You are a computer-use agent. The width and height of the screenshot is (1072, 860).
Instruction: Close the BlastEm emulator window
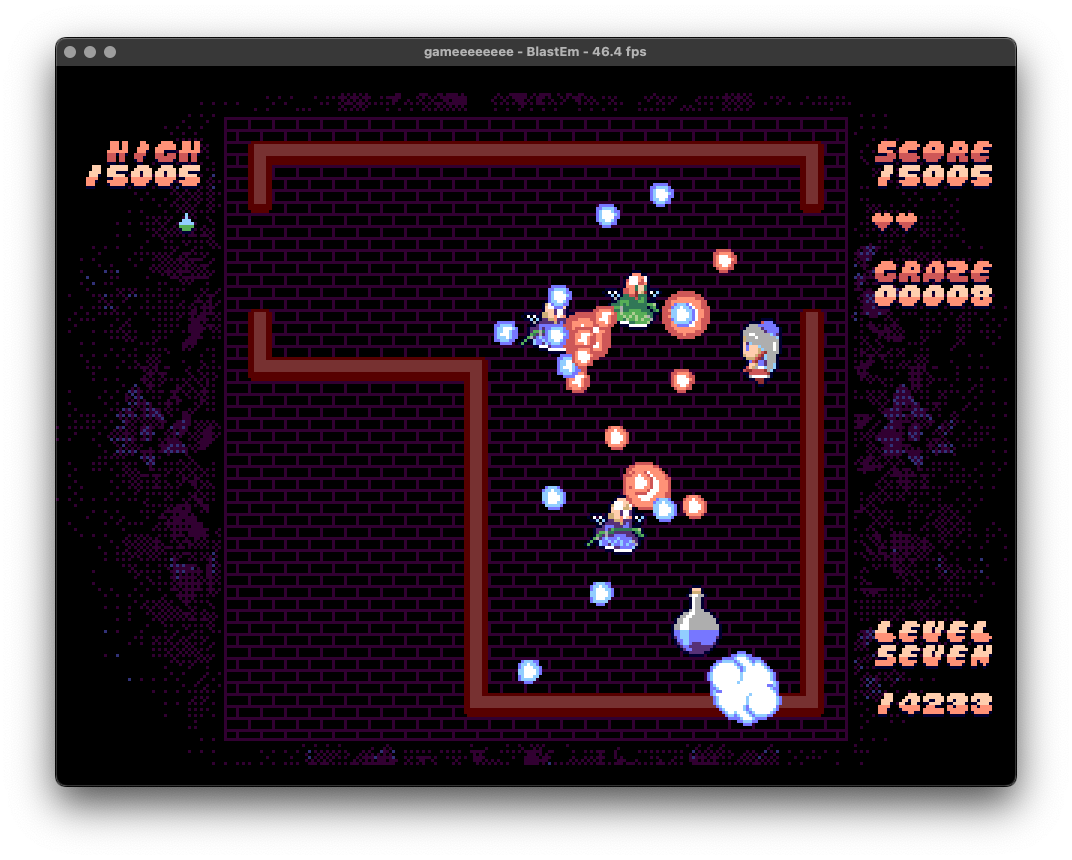pos(70,52)
